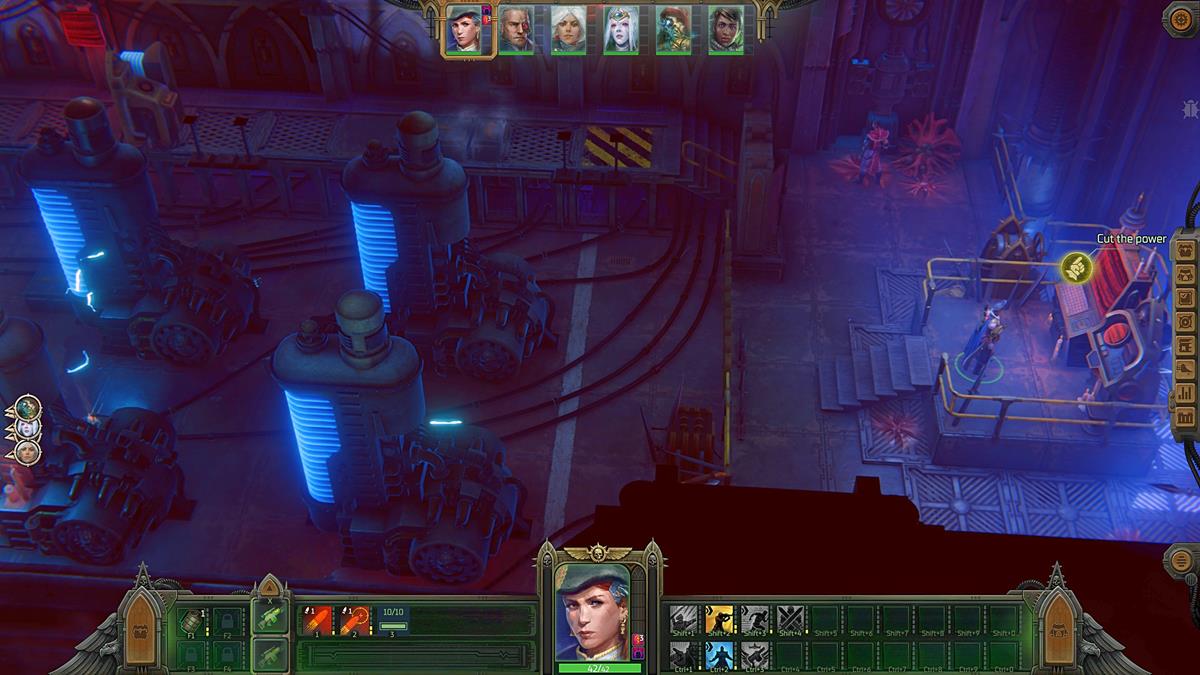Activate the Shift+1 ability
This screenshot has height=675, width=1200.
pos(683,621)
